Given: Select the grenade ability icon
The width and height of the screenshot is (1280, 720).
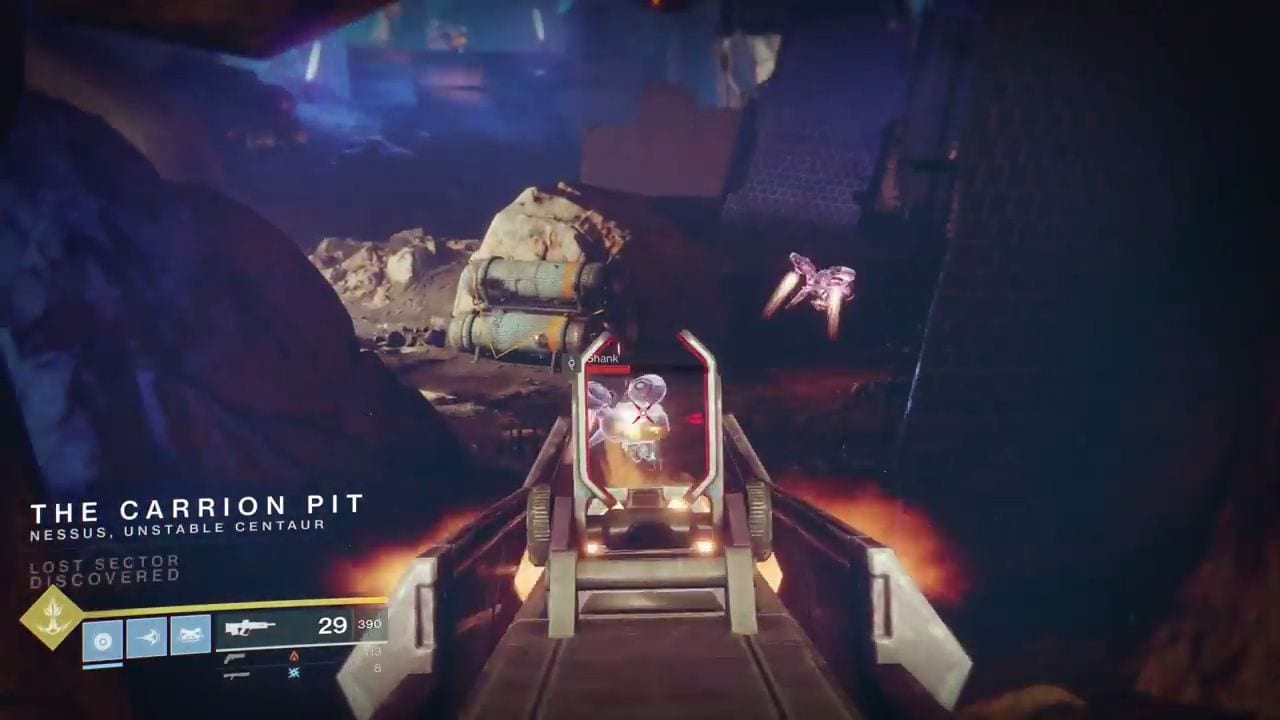Looking at the screenshot, I should 103,639.
